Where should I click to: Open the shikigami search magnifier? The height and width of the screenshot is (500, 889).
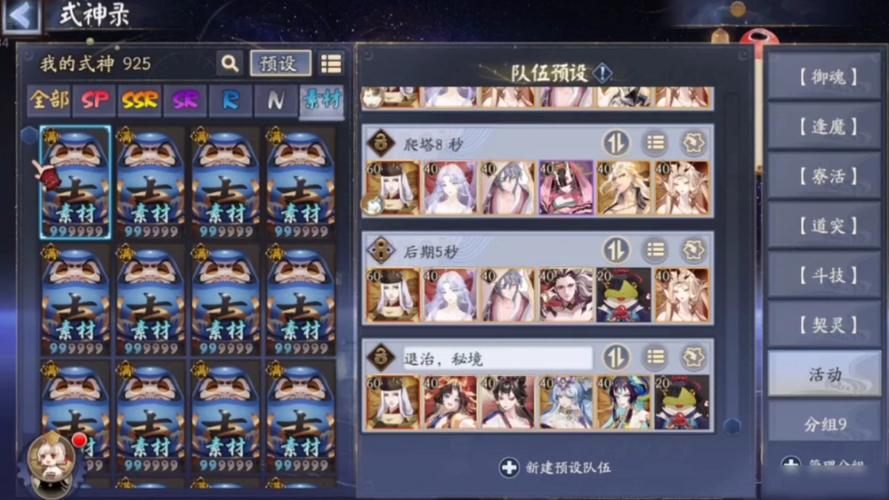point(230,64)
